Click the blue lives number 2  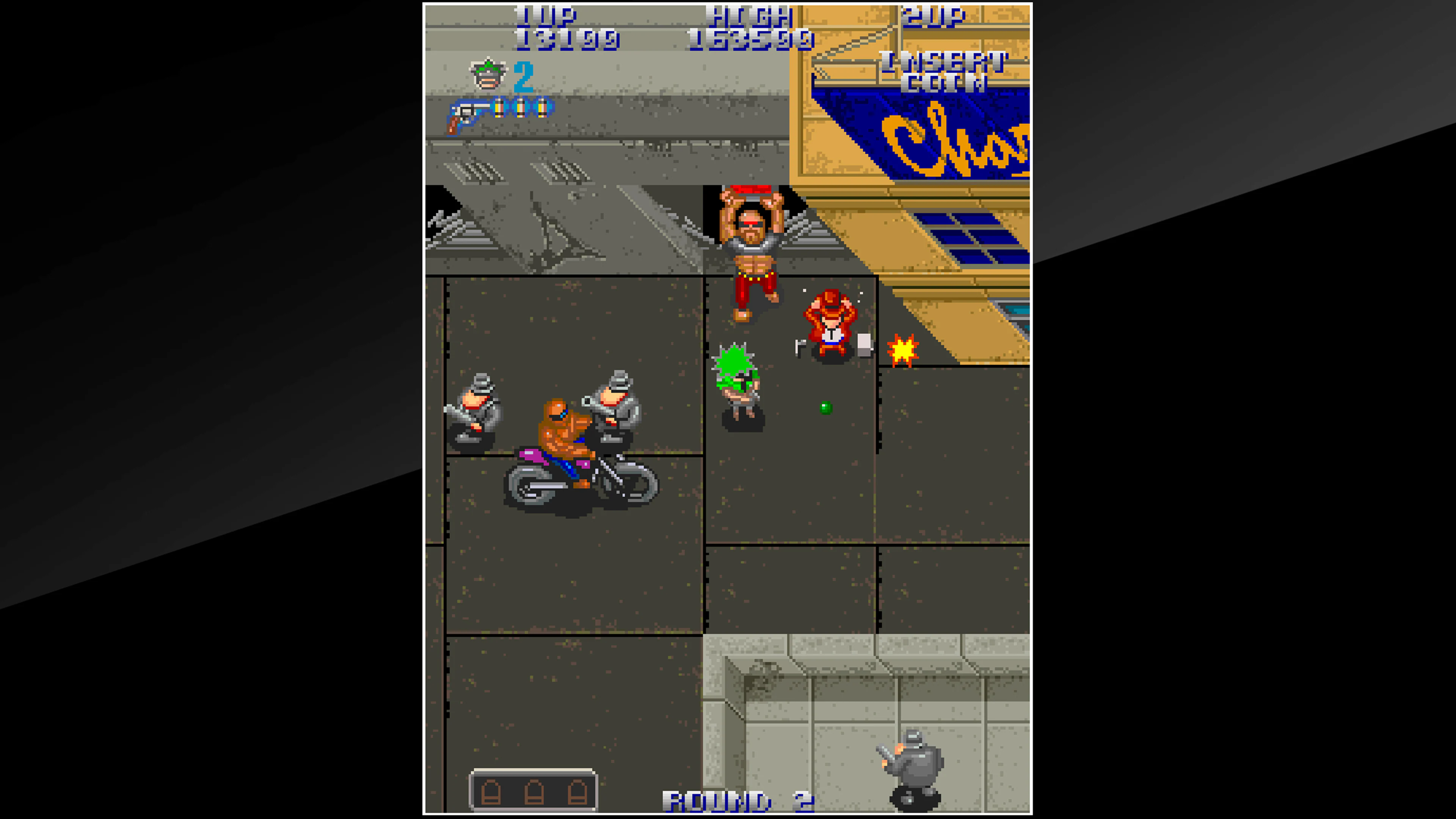pyautogui.click(x=524, y=77)
